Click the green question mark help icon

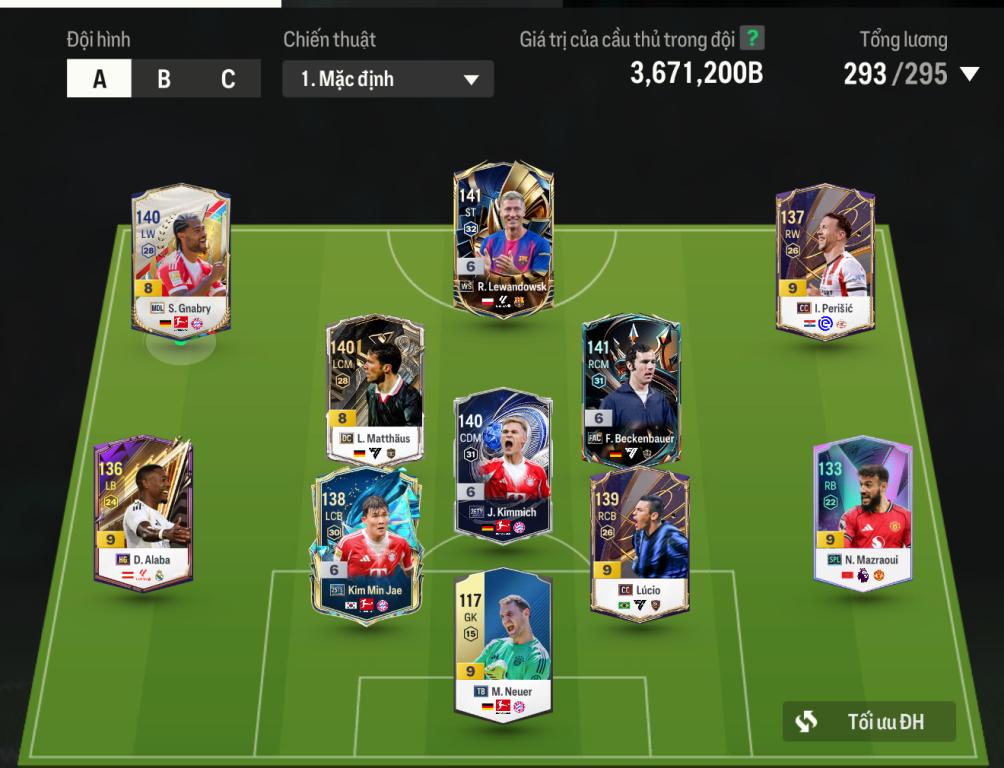(x=752, y=40)
